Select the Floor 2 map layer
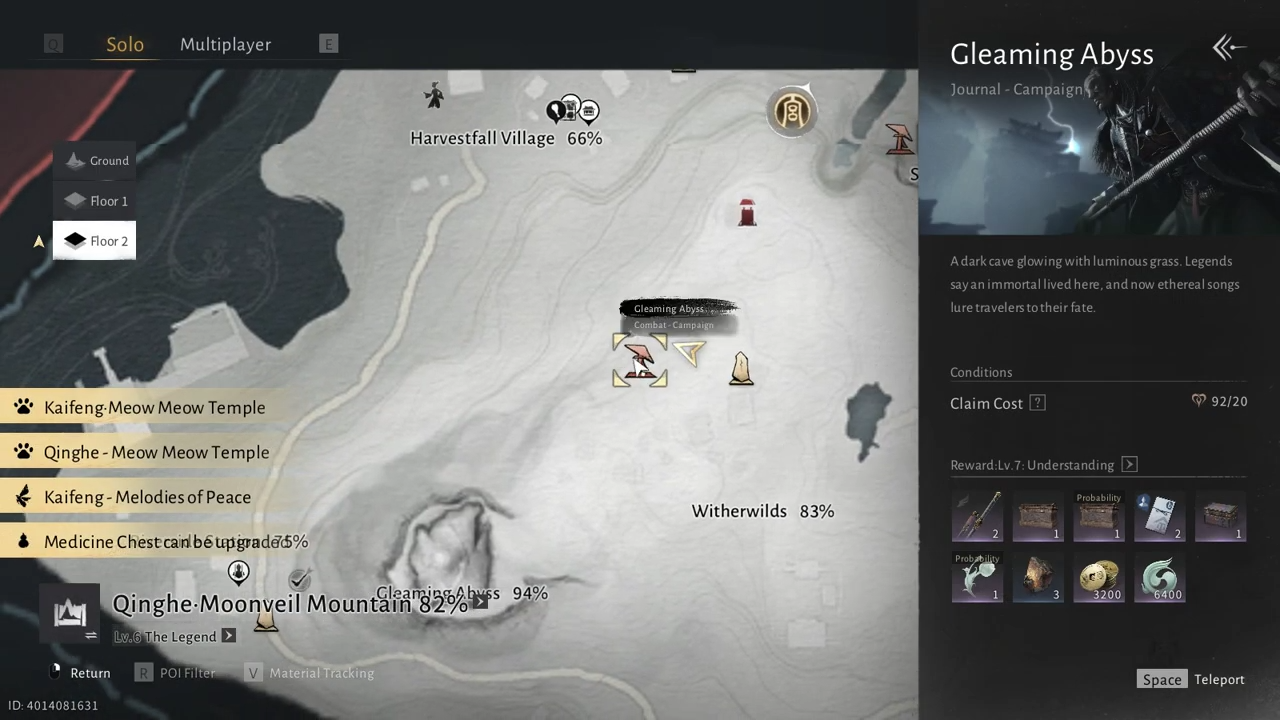 [95, 241]
